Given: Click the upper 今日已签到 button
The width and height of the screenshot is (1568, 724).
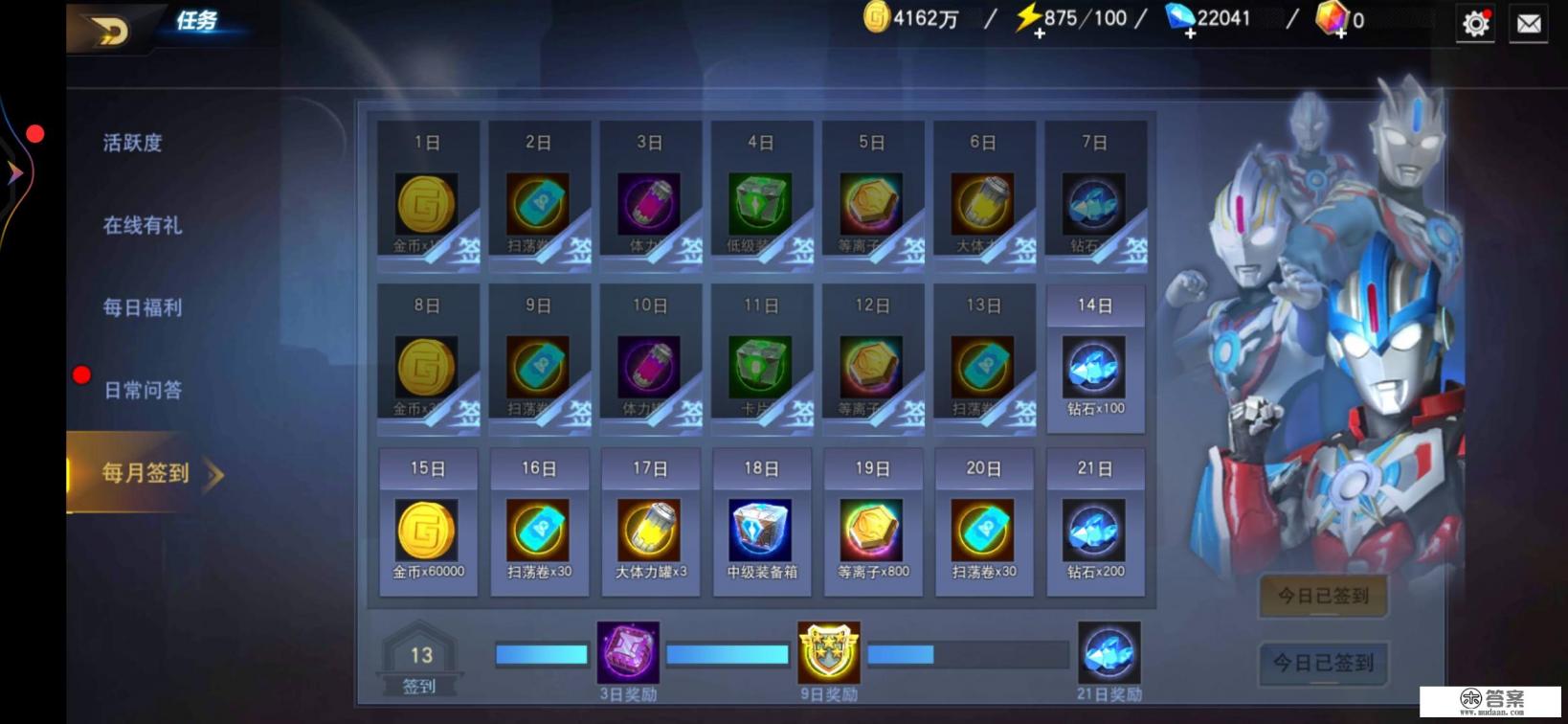Looking at the screenshot, I should [1323, 596].
